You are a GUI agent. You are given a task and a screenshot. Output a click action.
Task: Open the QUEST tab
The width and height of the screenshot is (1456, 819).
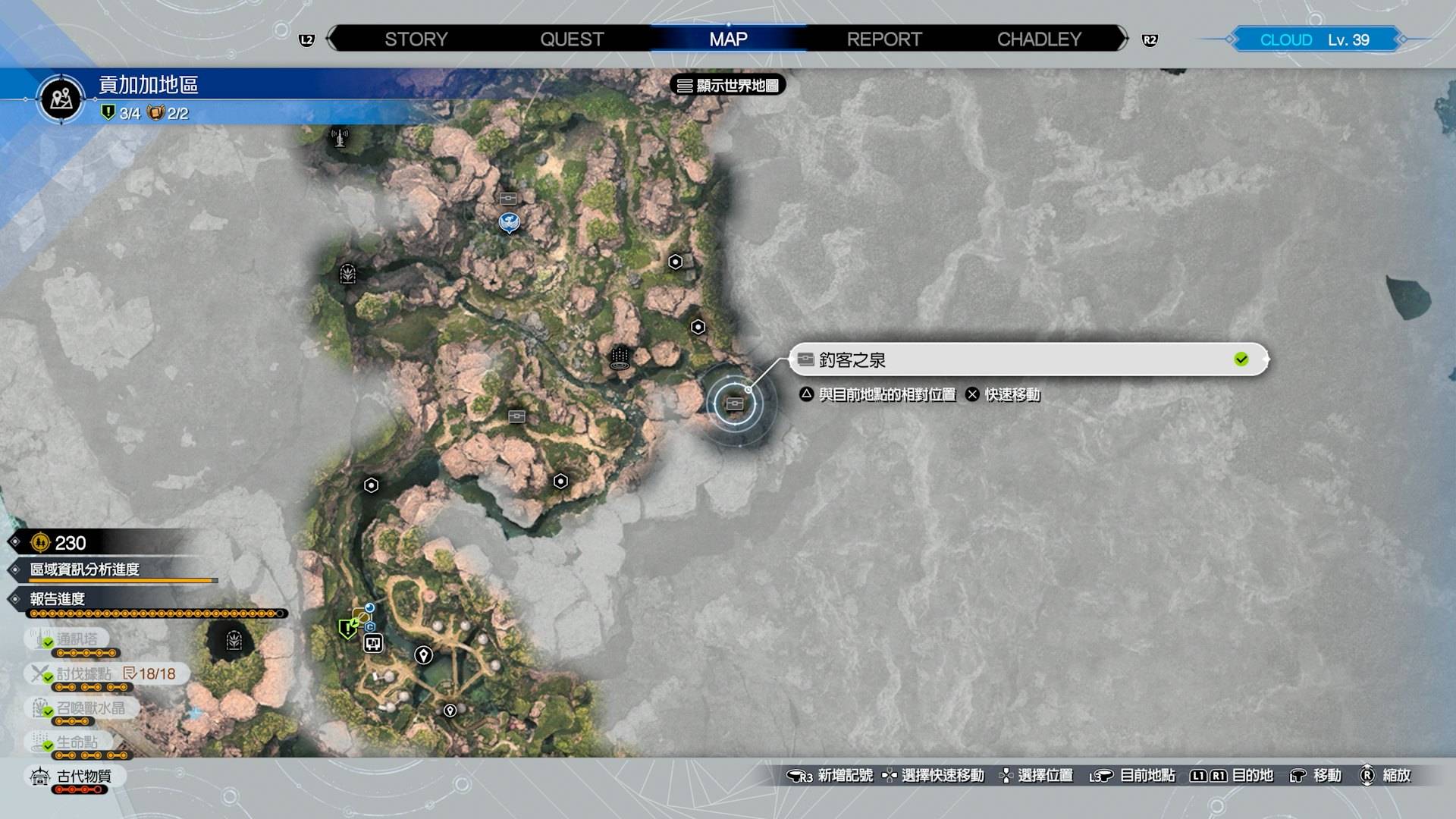(572, 39)
